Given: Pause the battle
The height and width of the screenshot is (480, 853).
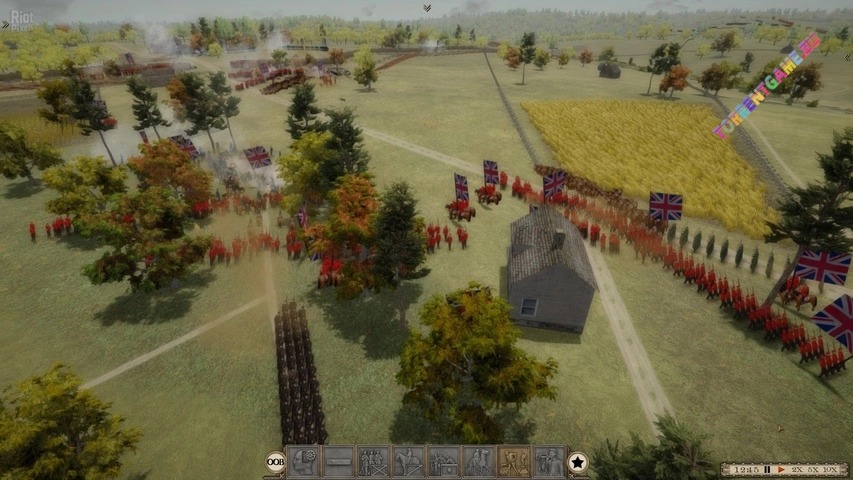Looking at the screenshot, I should click(x=767, y=469).
